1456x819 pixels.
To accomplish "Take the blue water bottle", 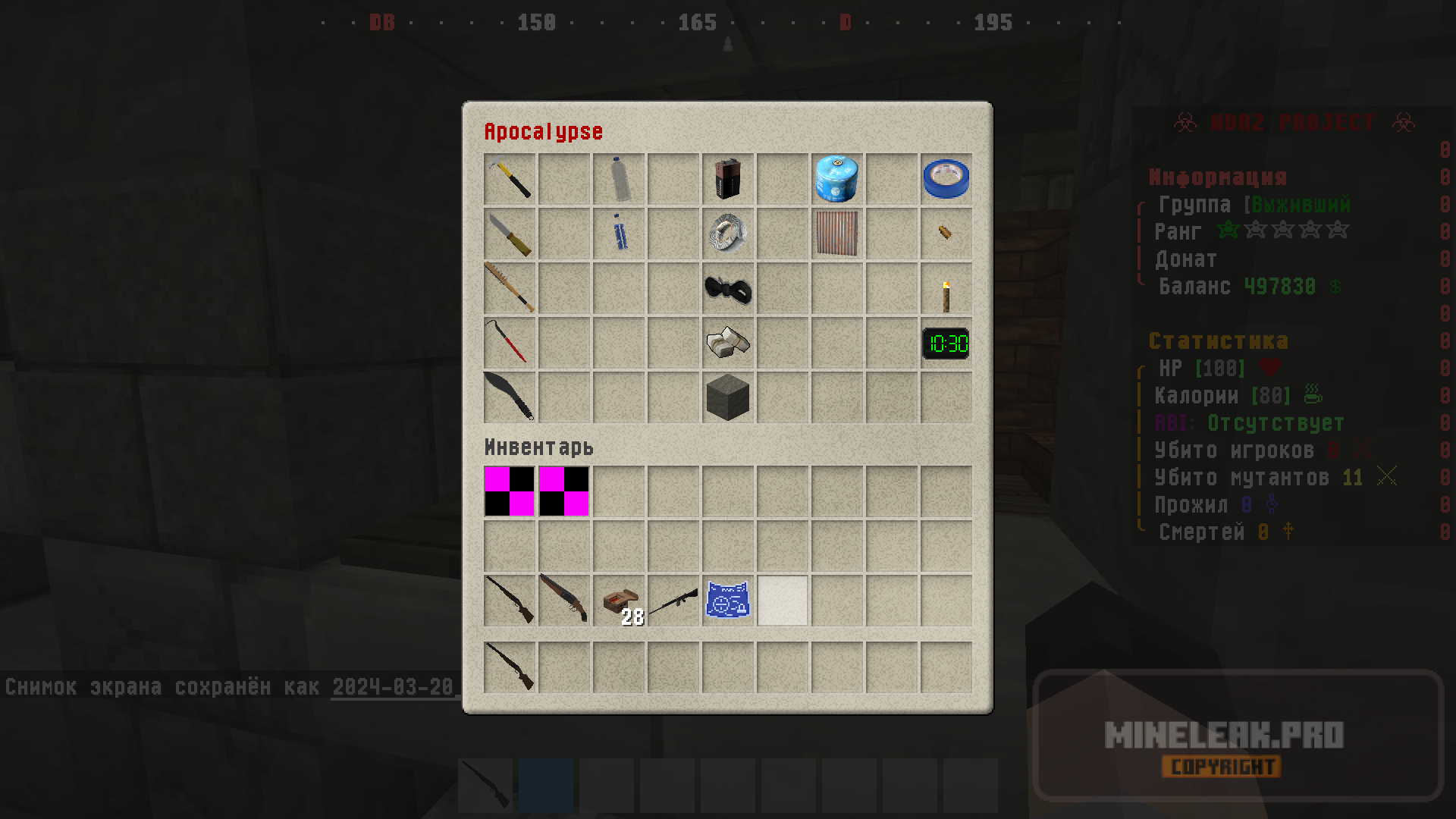I will click(x=619, y=234).
